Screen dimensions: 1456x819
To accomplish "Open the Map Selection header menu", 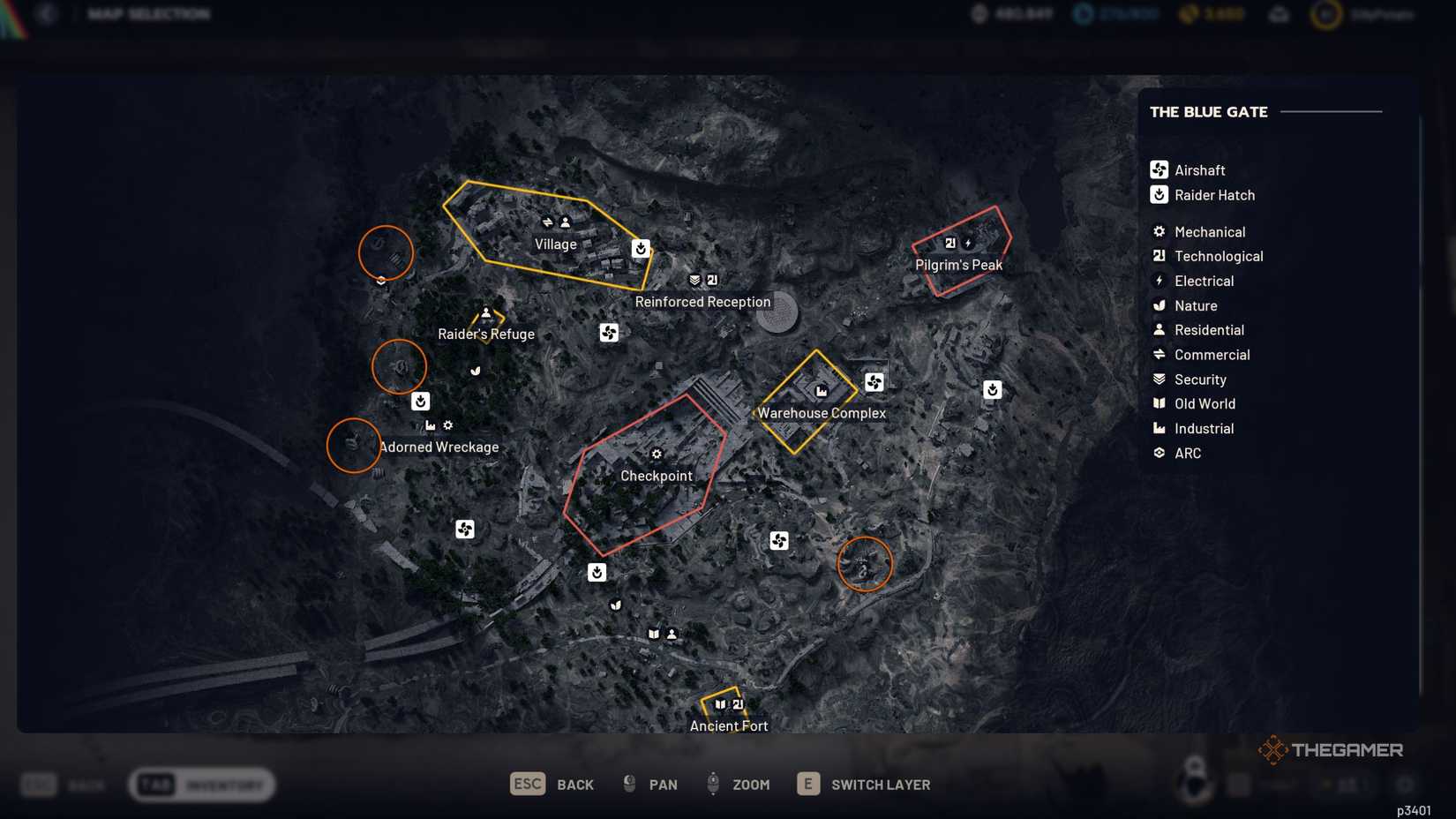I will coord(147,13).
